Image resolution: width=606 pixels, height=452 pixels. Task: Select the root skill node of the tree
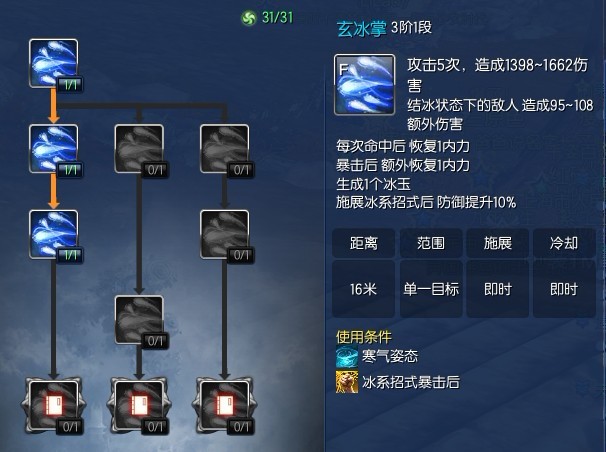pos(53,63)
